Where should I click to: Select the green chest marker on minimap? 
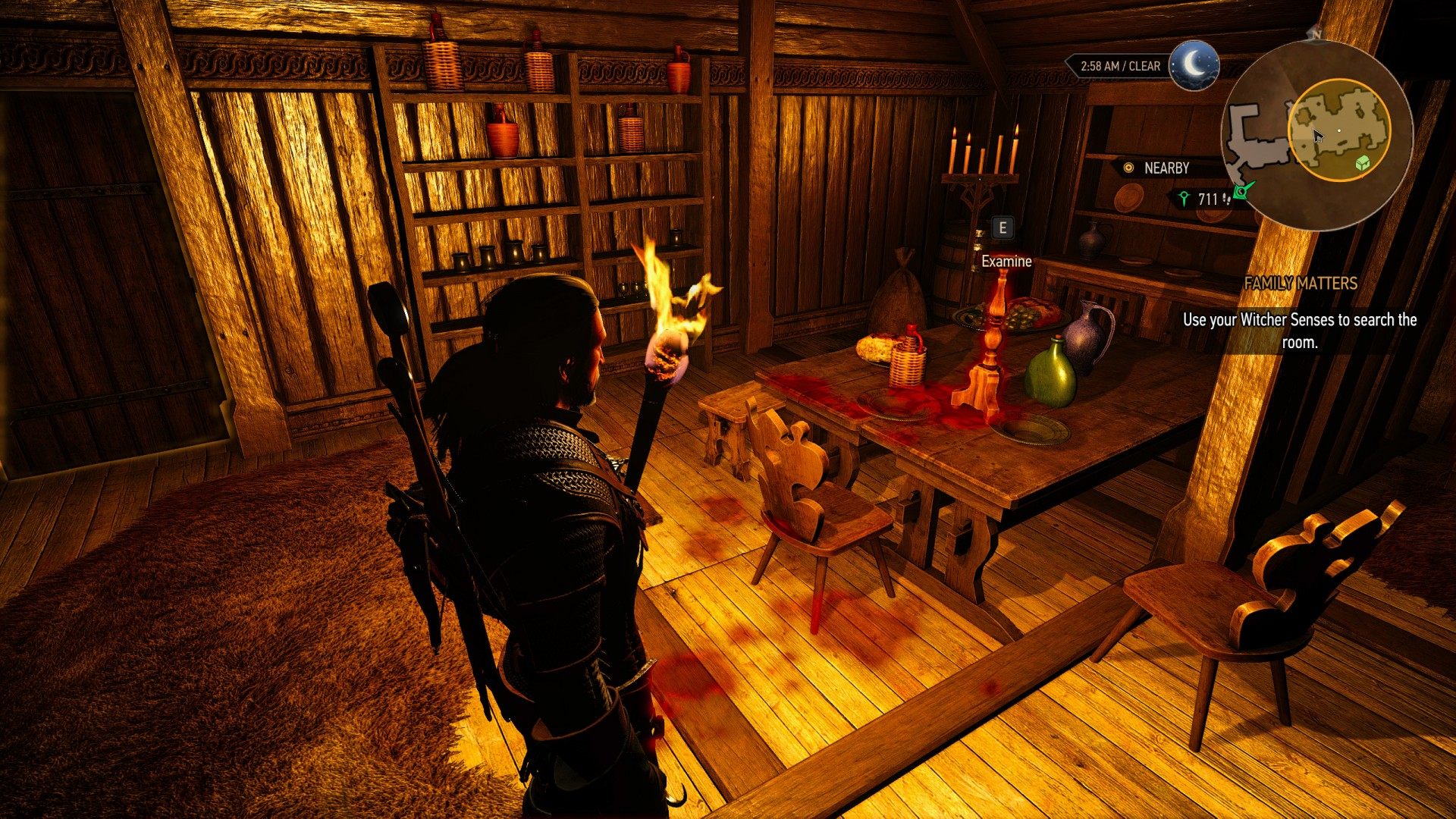pyautogui.click(x=1363, y=162)
